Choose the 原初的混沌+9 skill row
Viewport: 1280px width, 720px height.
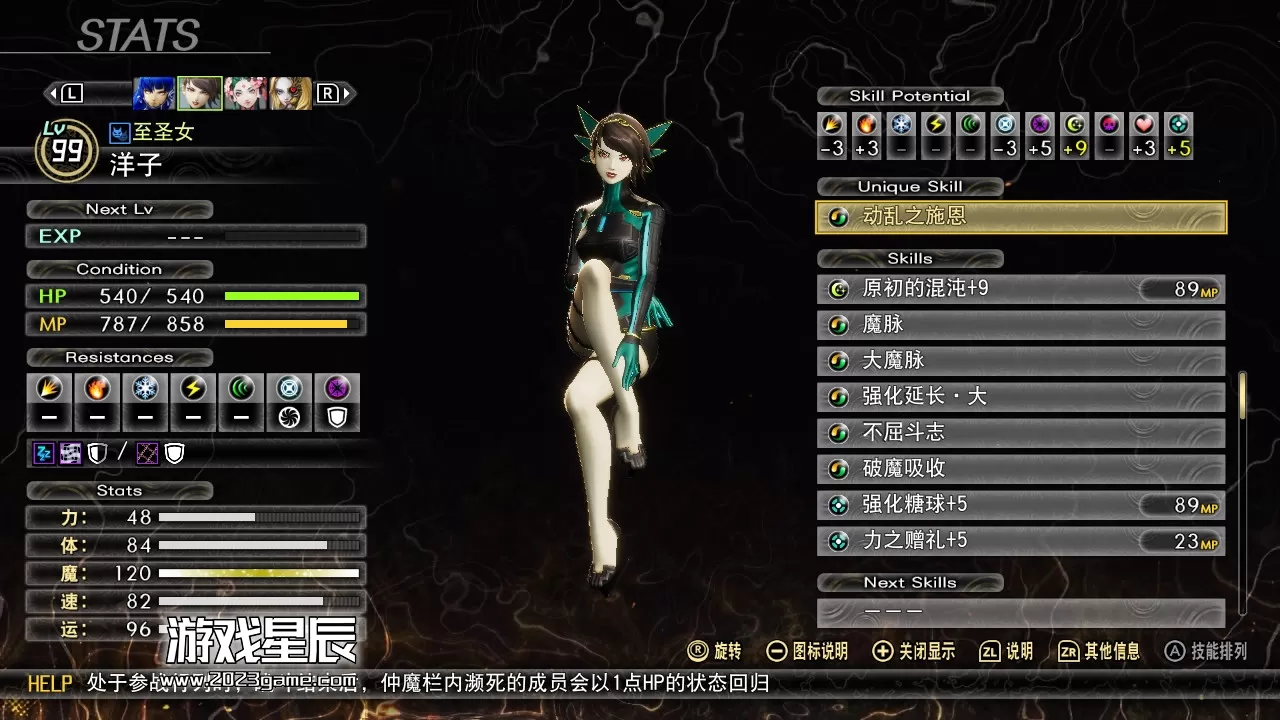(1021, 289)
